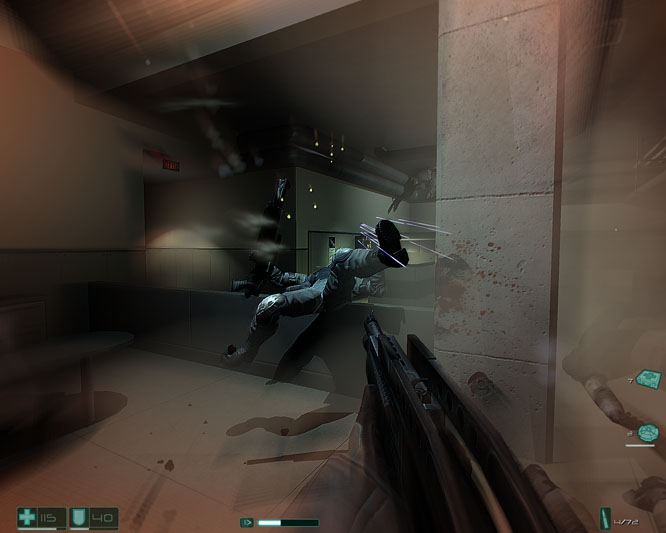Choose the grenade icon on the right
This screenshot has width=666, height=533.
click(x=648, y=433)
